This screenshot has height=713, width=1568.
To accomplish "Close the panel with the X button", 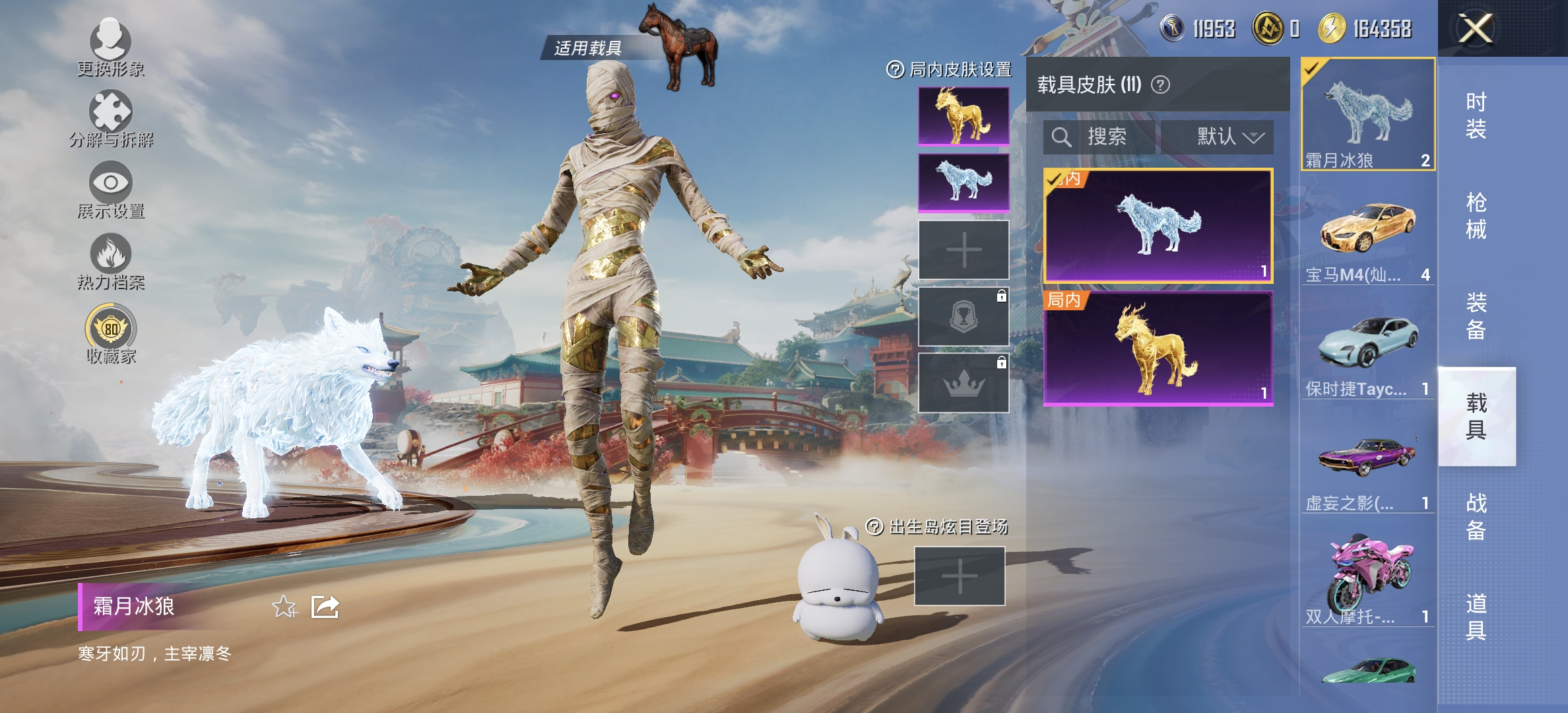I will tap(1476, 28).
